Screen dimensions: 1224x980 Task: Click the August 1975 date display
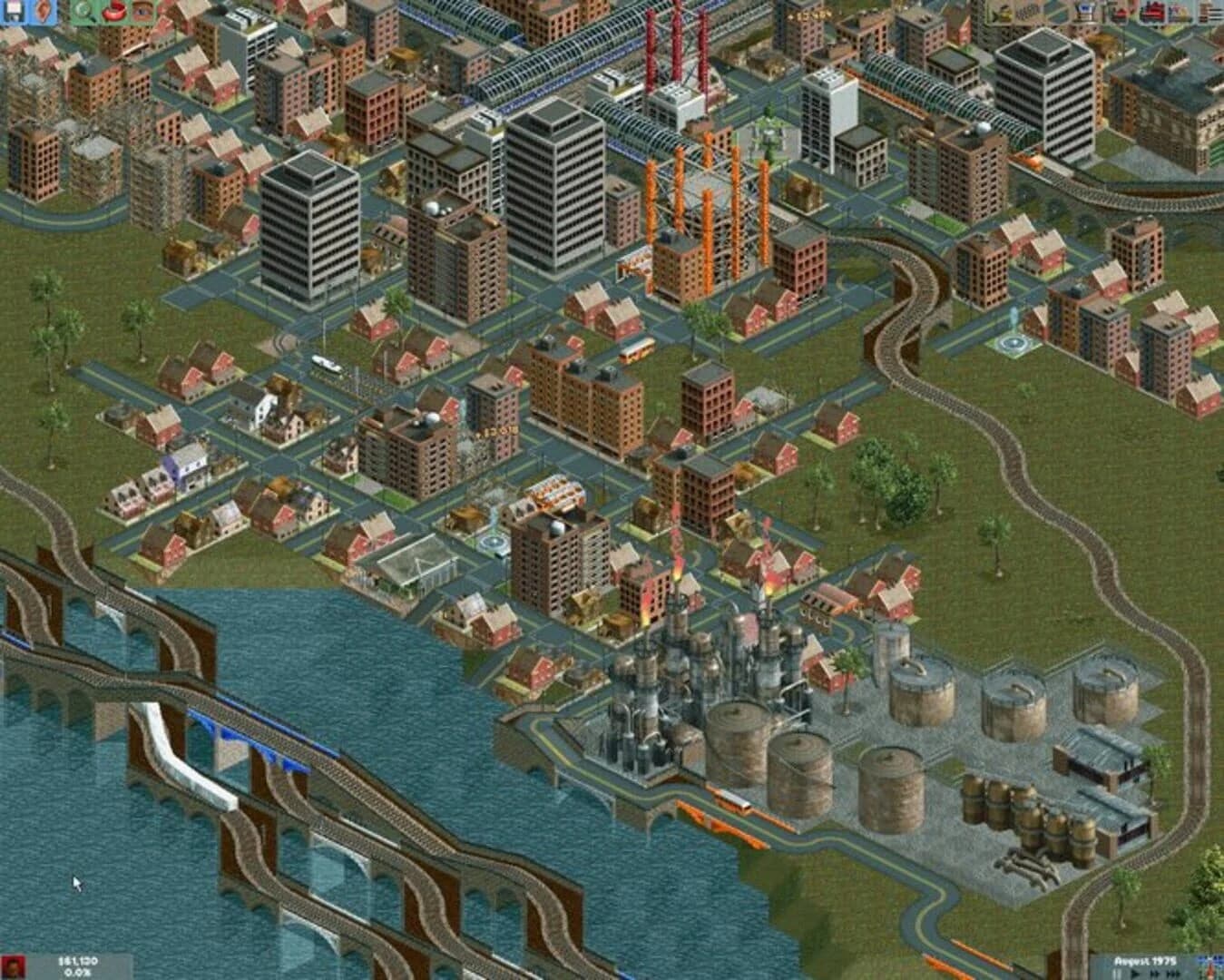[x=1145, y=961]
